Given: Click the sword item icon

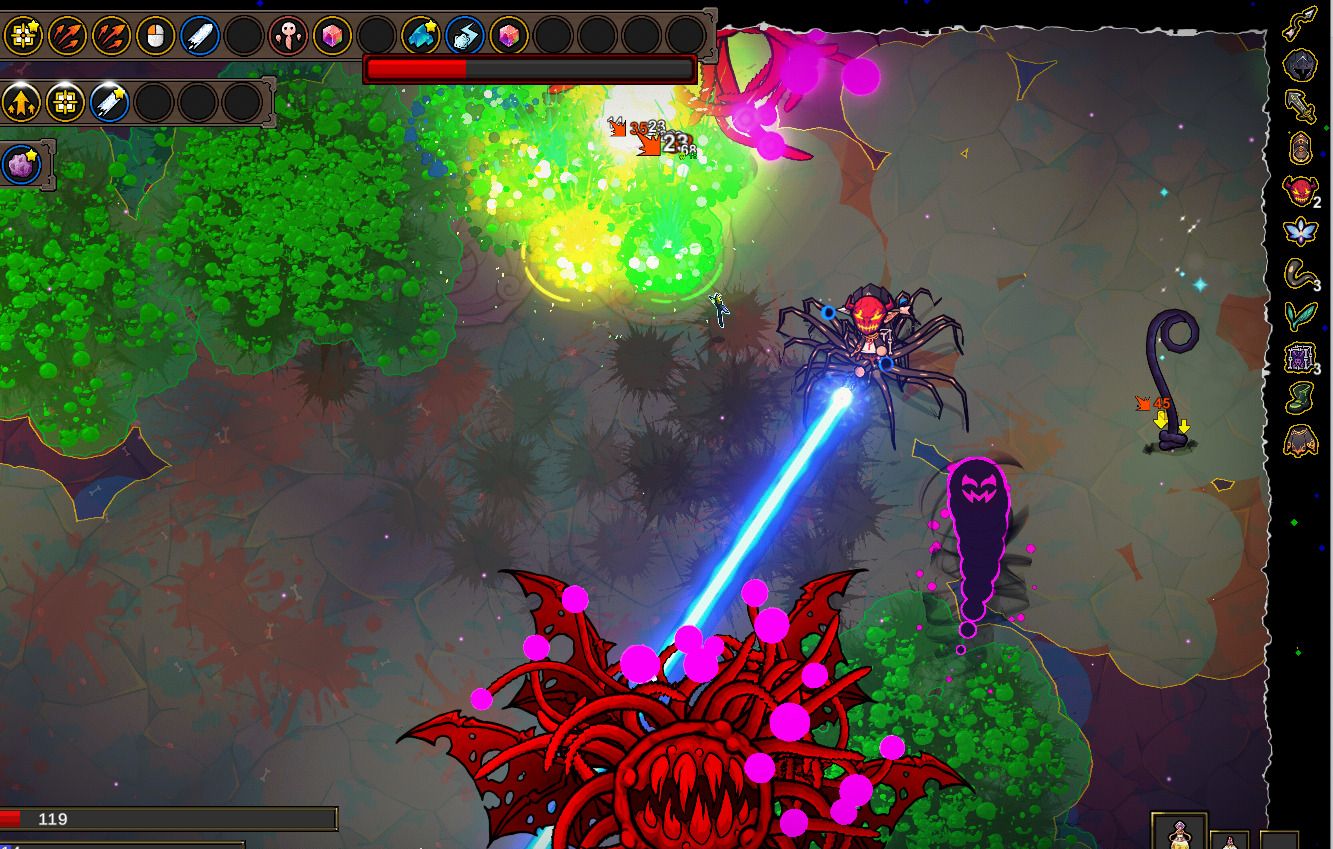Looking at the screenshot, I should pos(1300,107).
